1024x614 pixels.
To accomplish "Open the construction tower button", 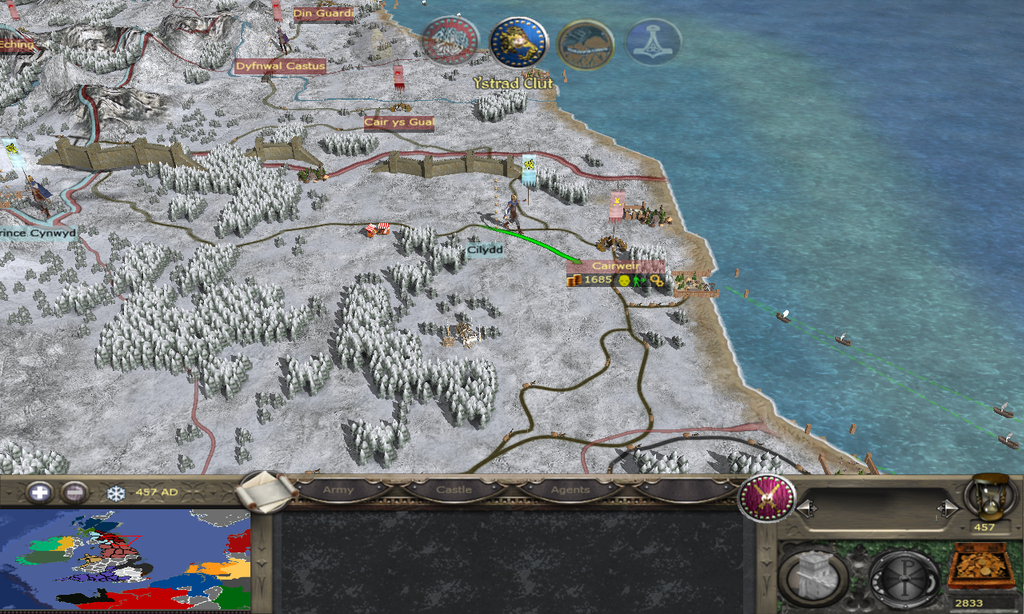I will [x=813, y=577].
